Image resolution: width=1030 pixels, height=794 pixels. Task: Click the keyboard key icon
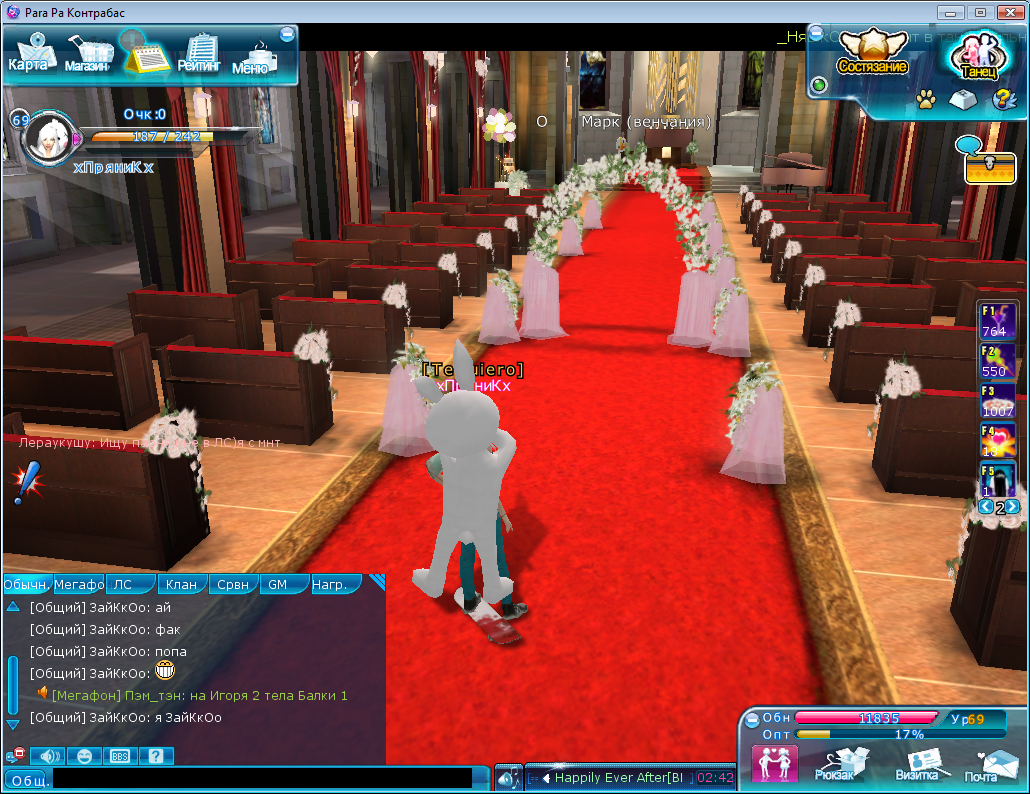(963, 99)
